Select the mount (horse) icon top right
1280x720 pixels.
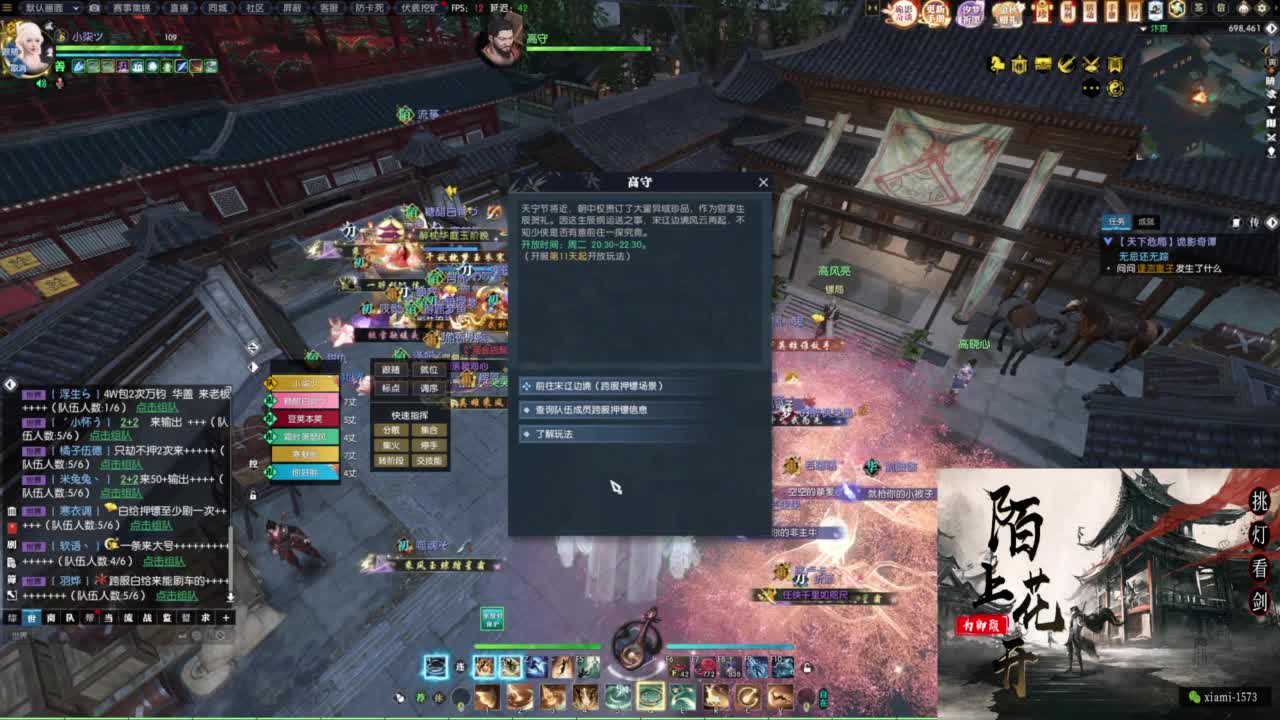(996, 65)
